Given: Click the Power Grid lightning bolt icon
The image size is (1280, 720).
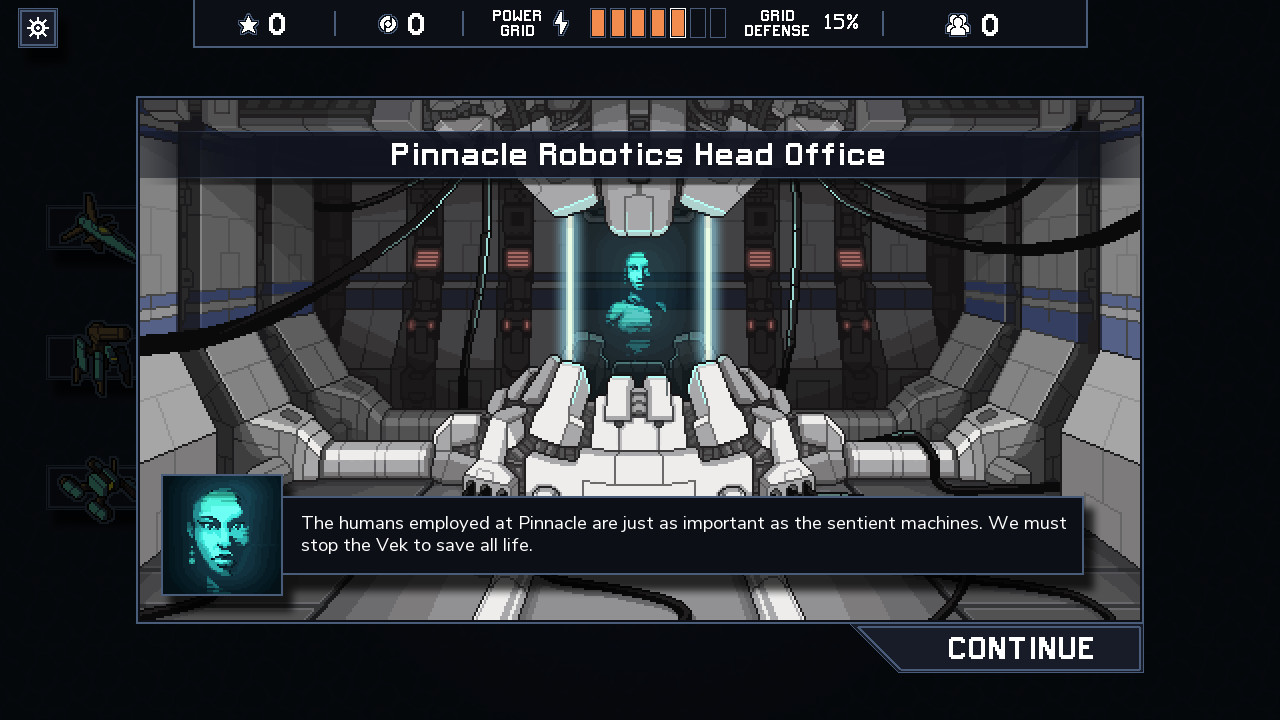Looking at the screenshot, I should (x=560, y=22).
